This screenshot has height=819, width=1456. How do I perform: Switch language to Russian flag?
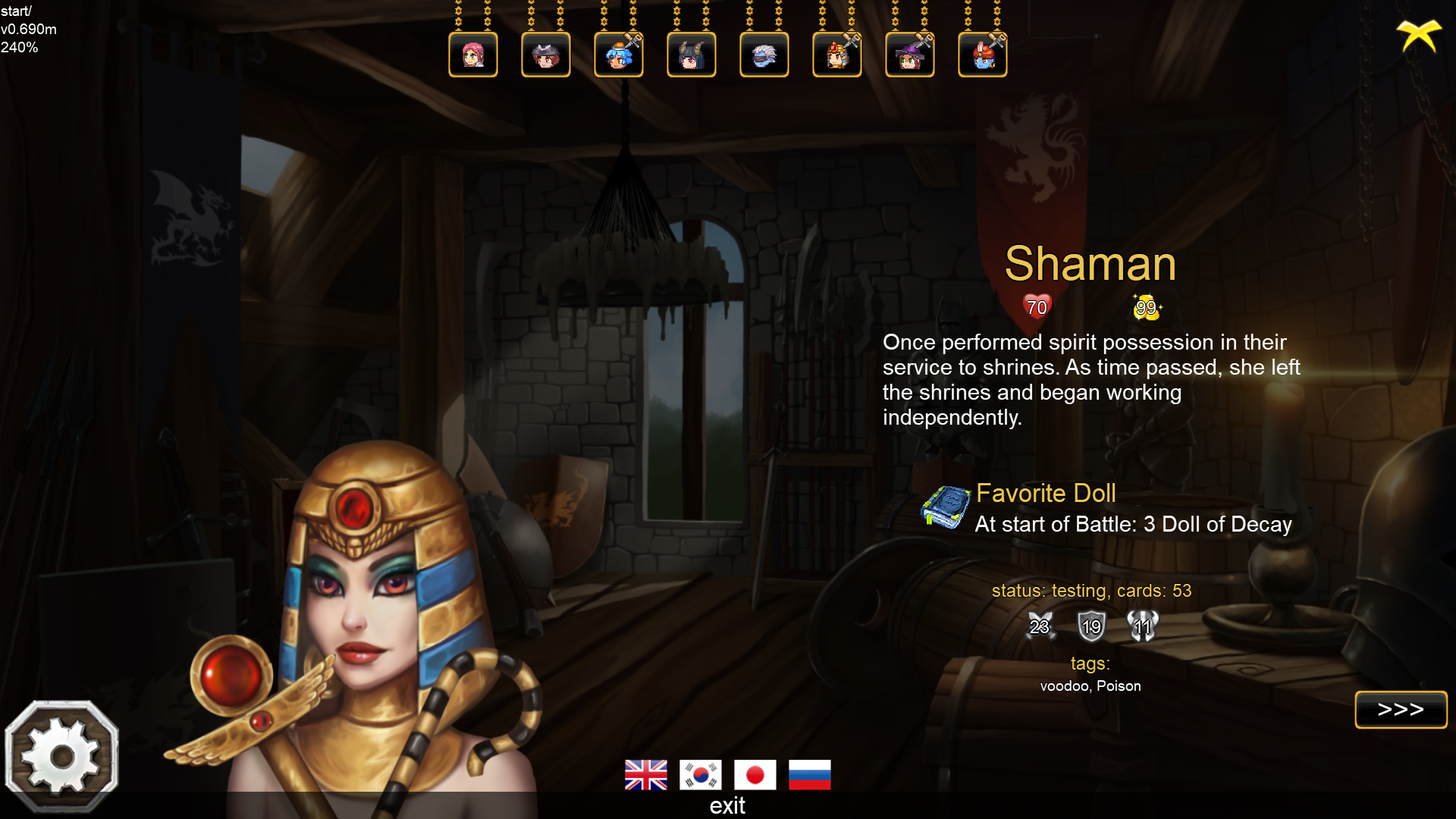pos(810,775)
